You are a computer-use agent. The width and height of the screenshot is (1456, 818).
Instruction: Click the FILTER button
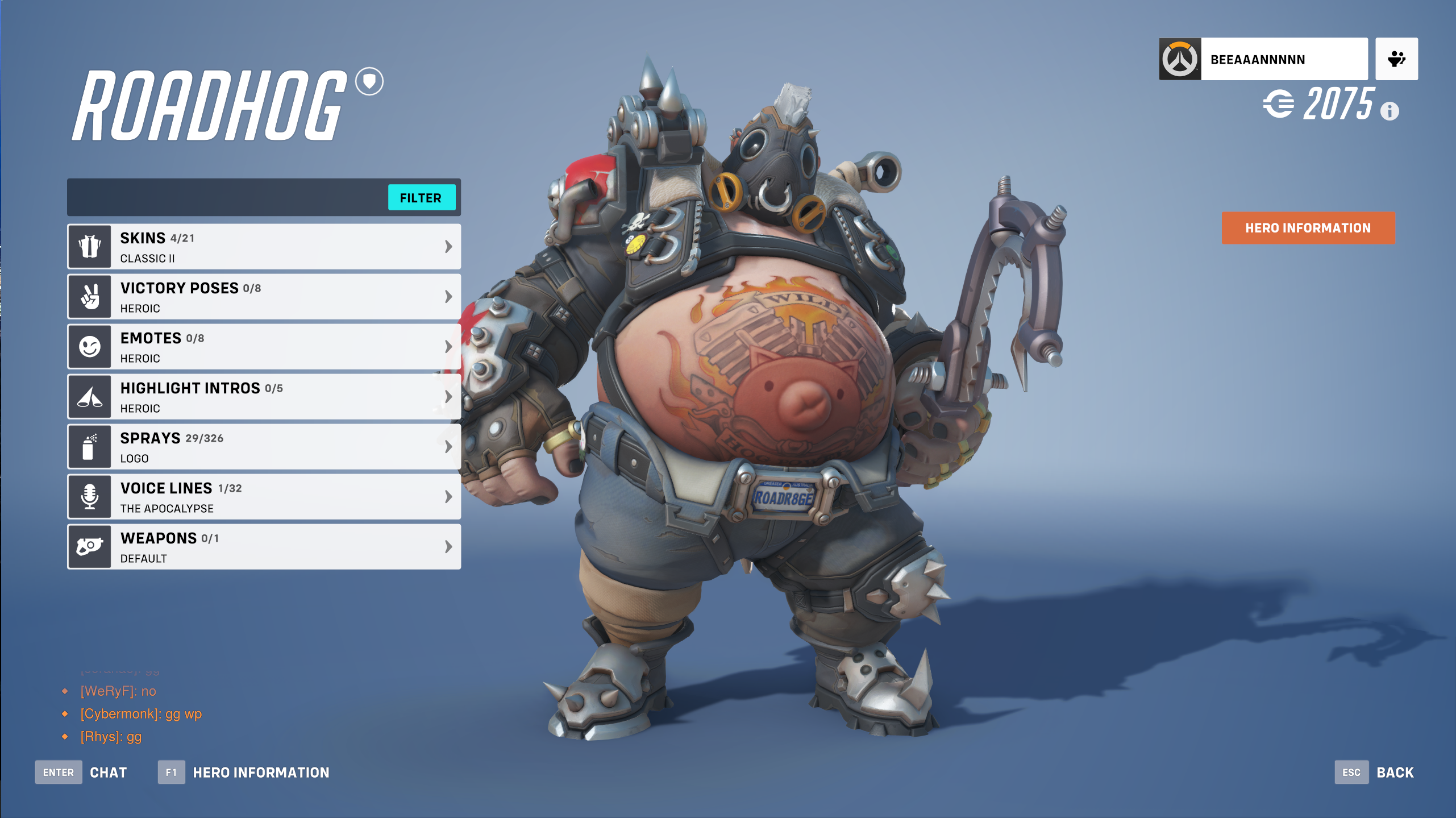coord(422,197)
